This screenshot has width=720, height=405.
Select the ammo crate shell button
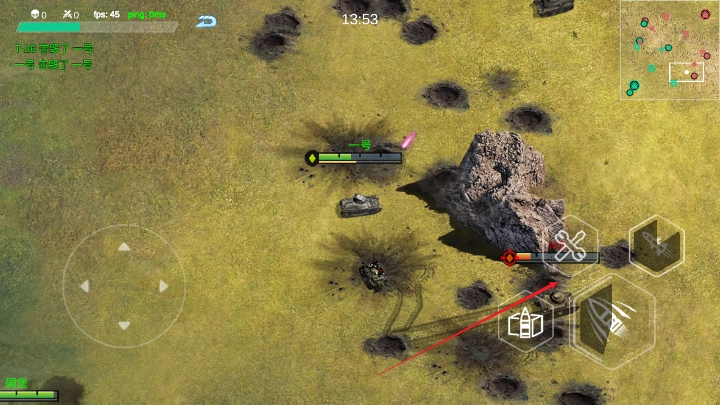[526, 324]
